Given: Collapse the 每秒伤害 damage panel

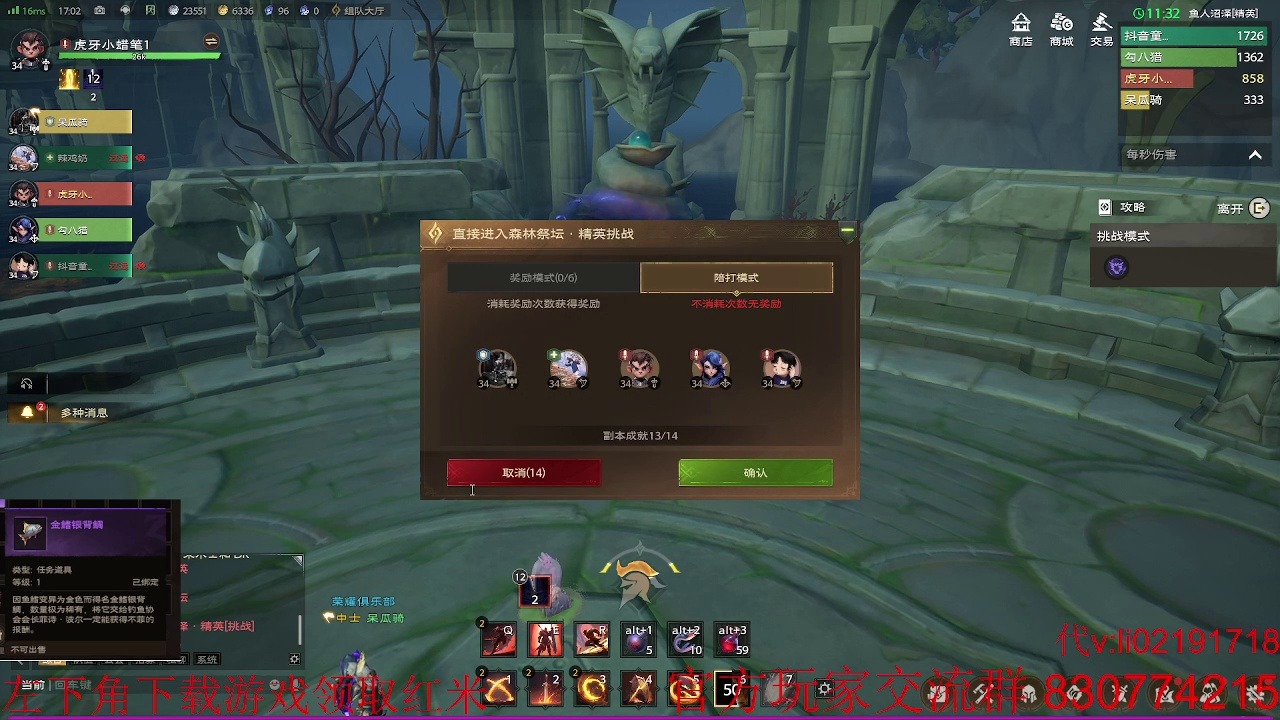Looking at the screenshot, I should (1255, 155).
